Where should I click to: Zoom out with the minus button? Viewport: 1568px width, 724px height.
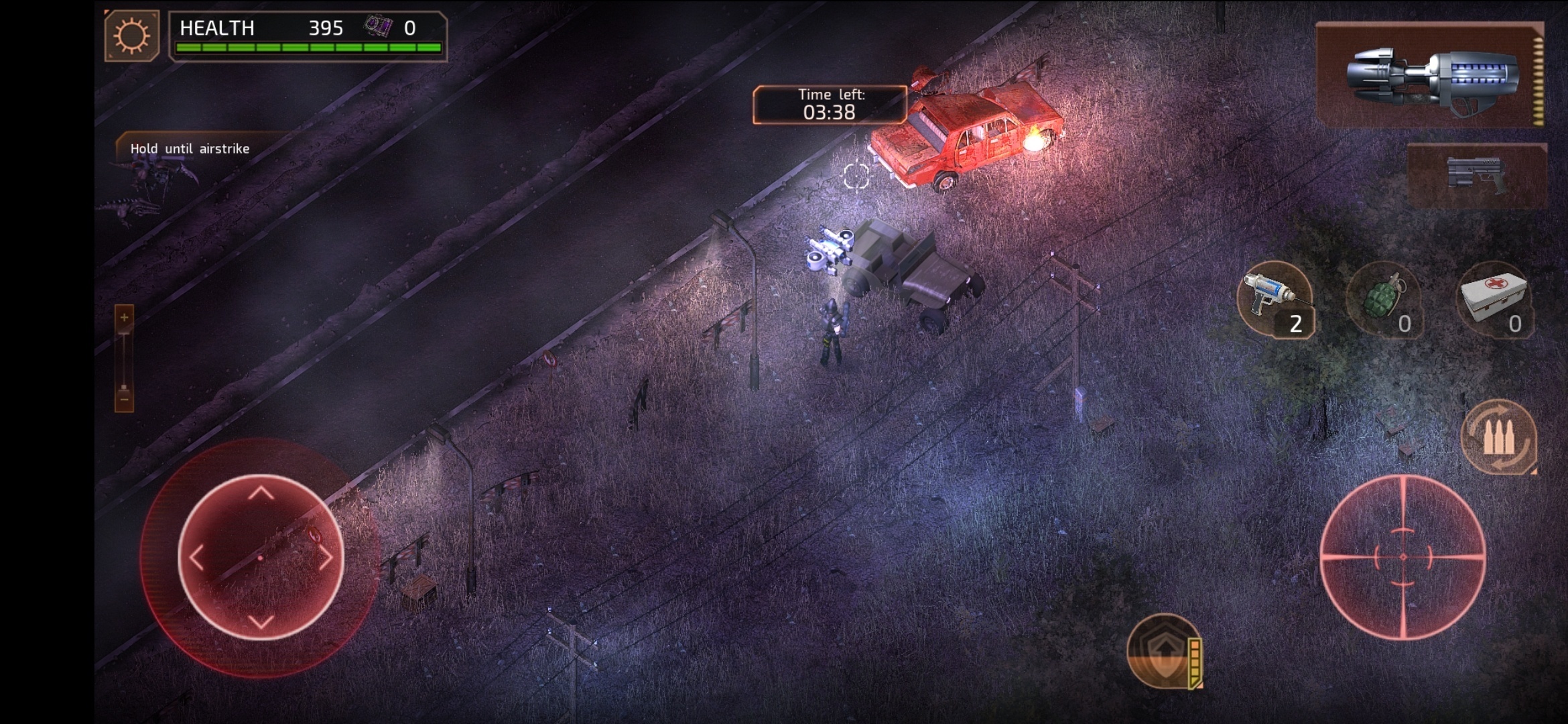tap(124, 400)
